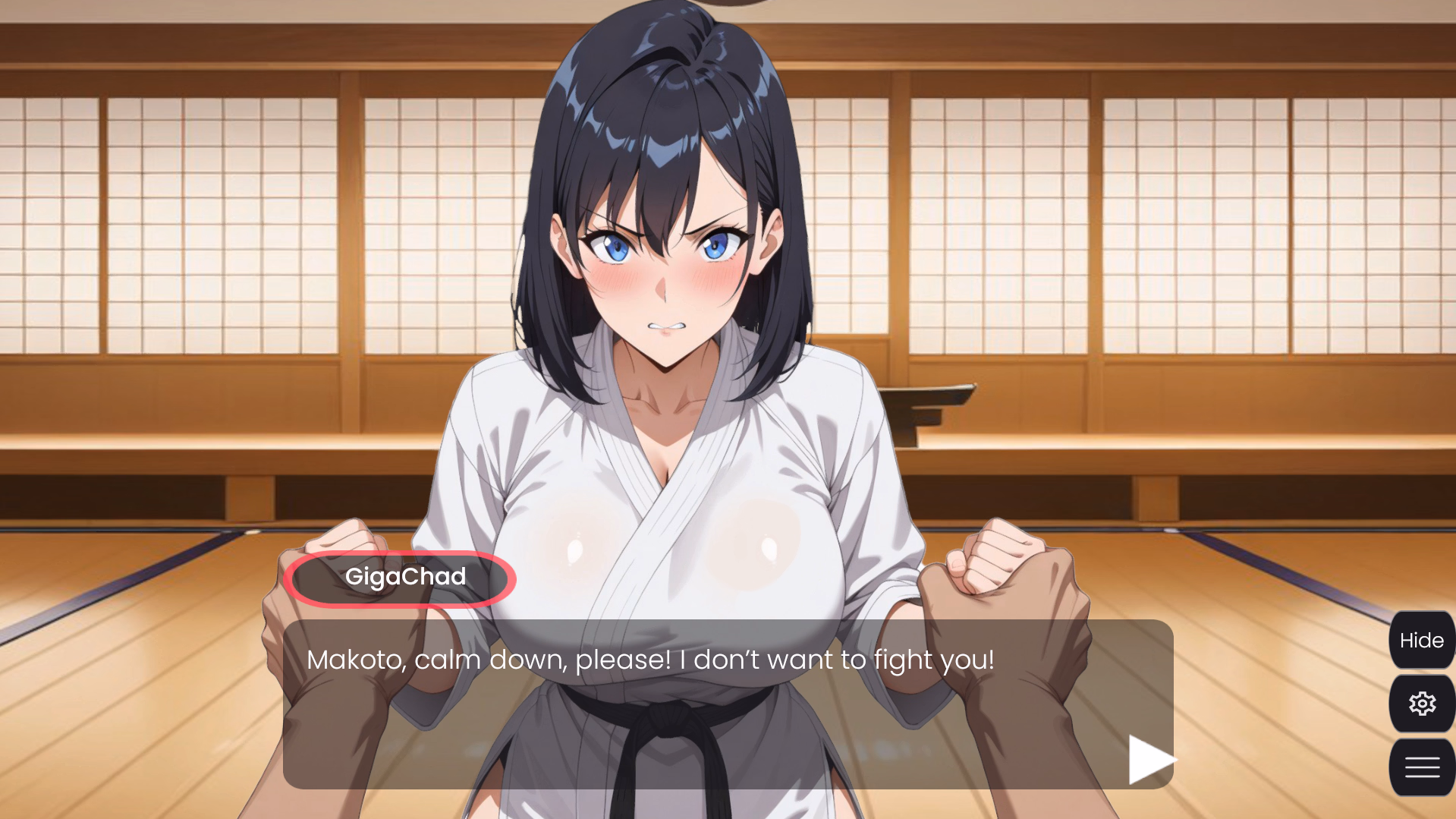
Task: Open the hamburger menu
Action: click(x=1421, y=767)
